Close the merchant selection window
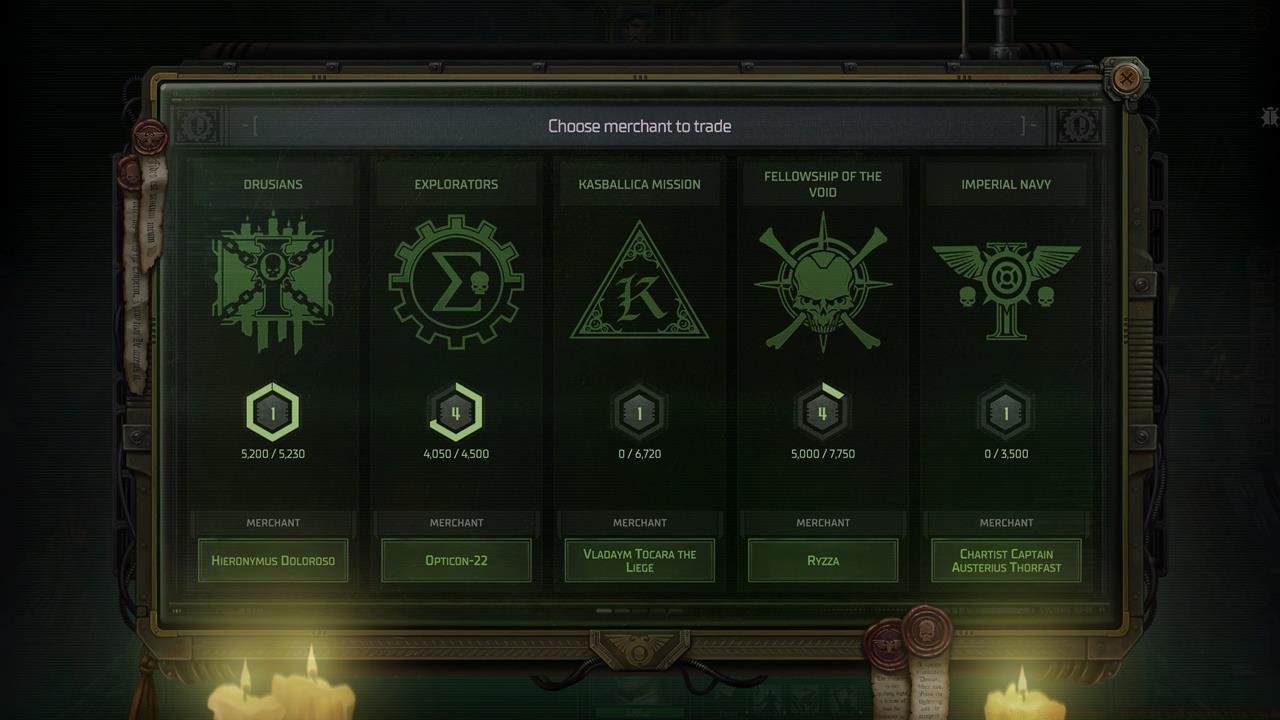Screen dimensions: 1280x720 1128,78
